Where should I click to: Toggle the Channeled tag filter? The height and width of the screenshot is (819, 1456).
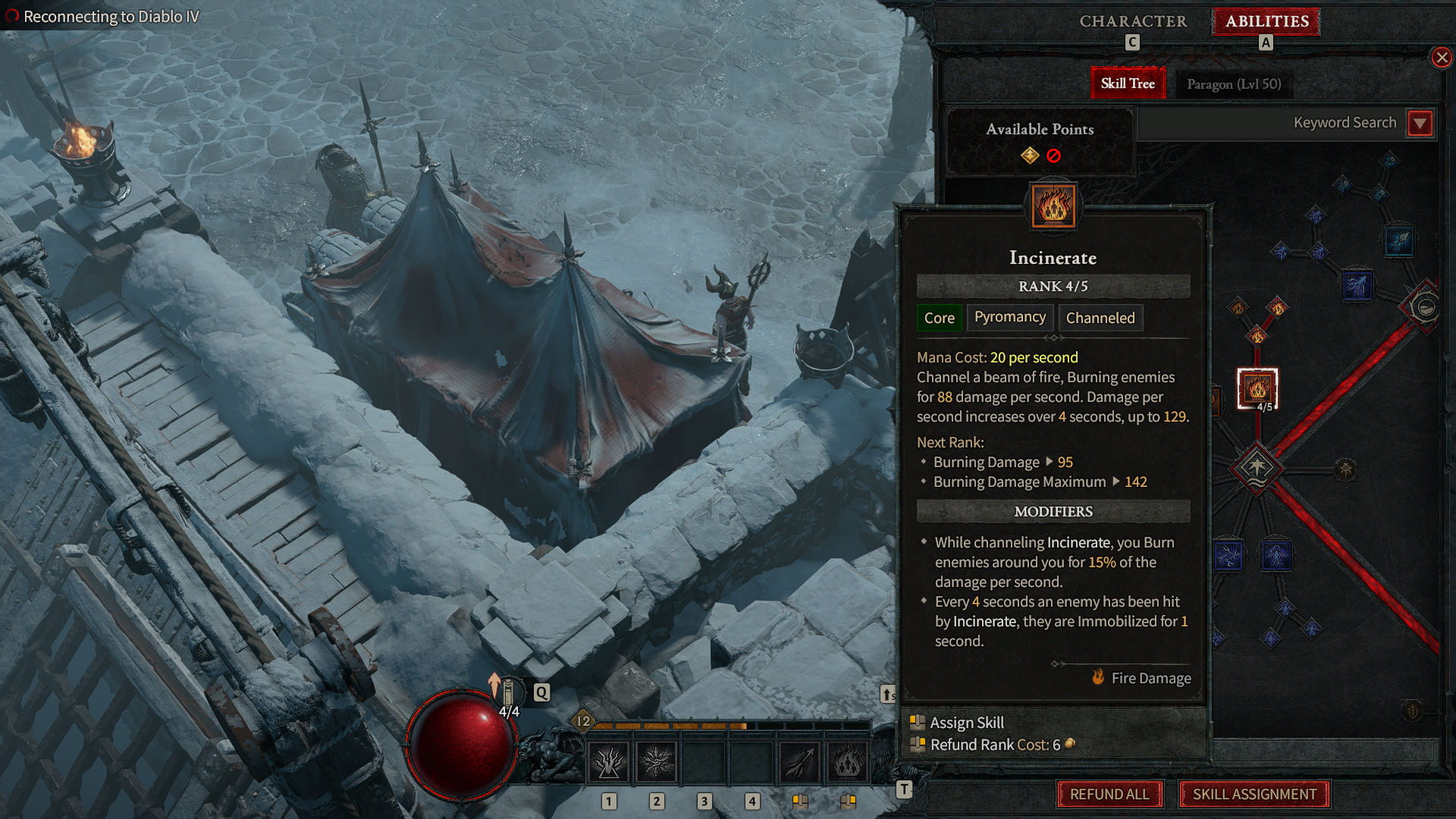click(1100, 318)
